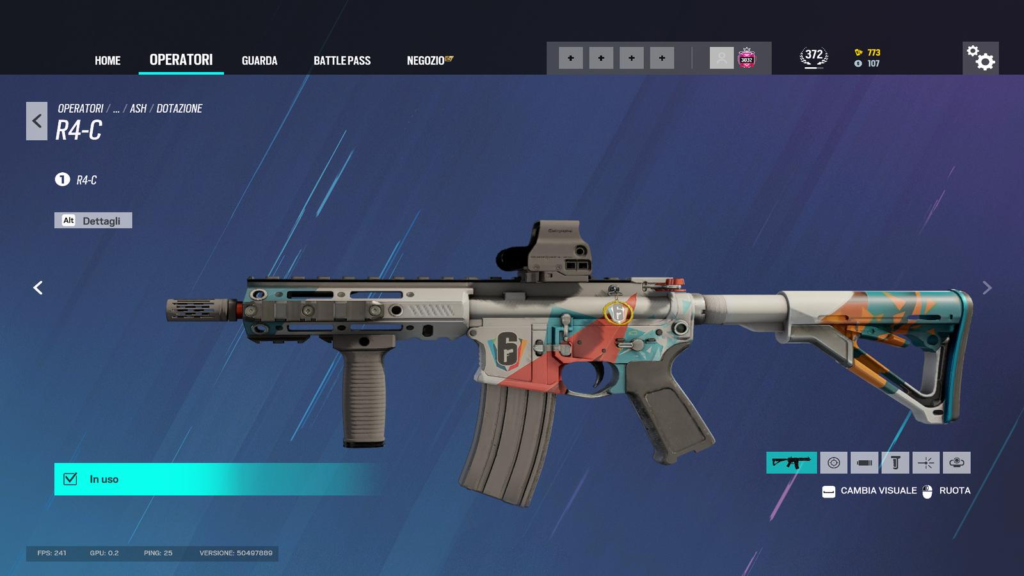
Task: Choose the barrel attachment category icon
Action: tap(865, 463)
